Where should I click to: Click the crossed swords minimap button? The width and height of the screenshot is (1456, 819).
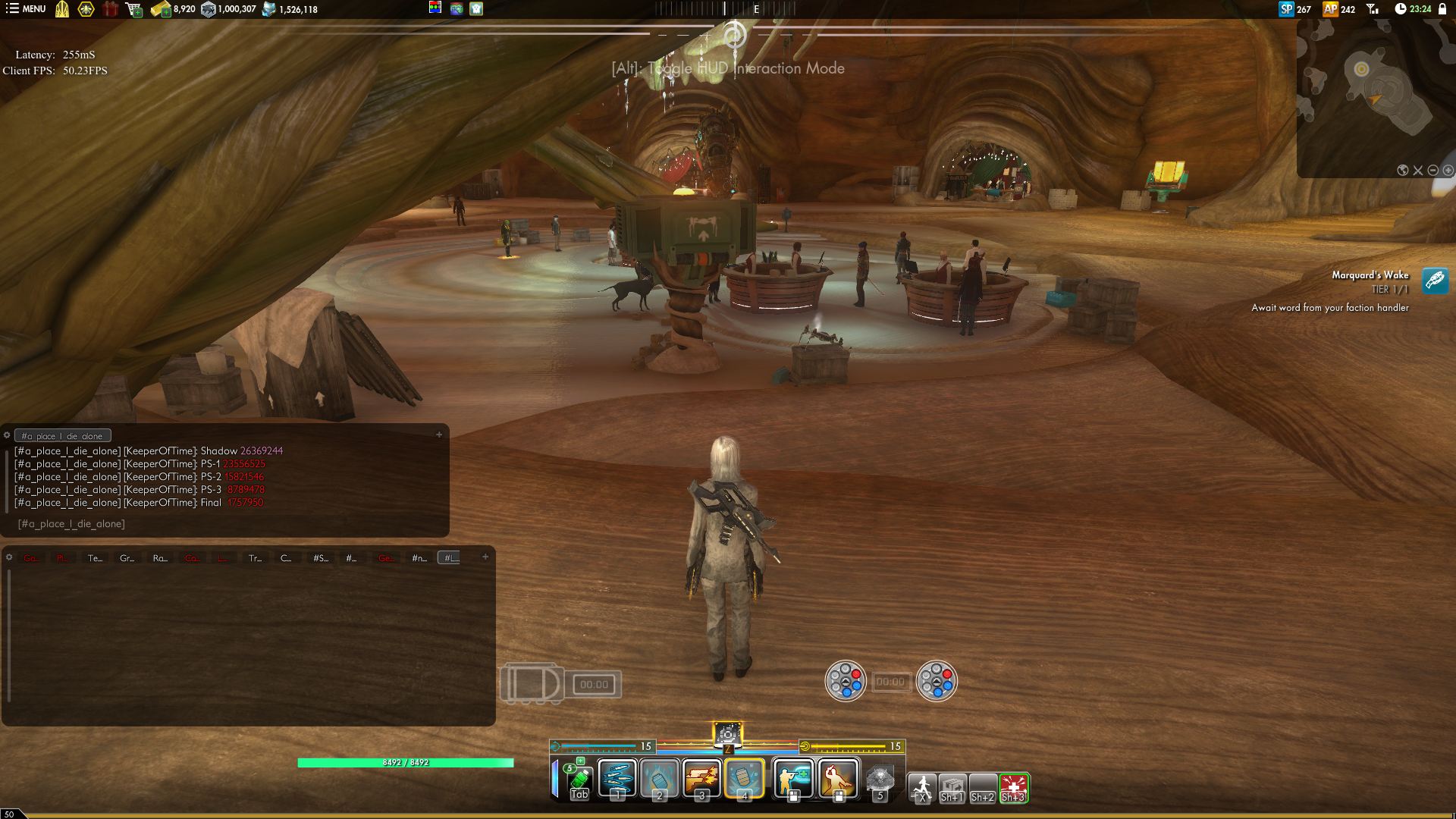pyautogui.click(x=1418, y=171)
